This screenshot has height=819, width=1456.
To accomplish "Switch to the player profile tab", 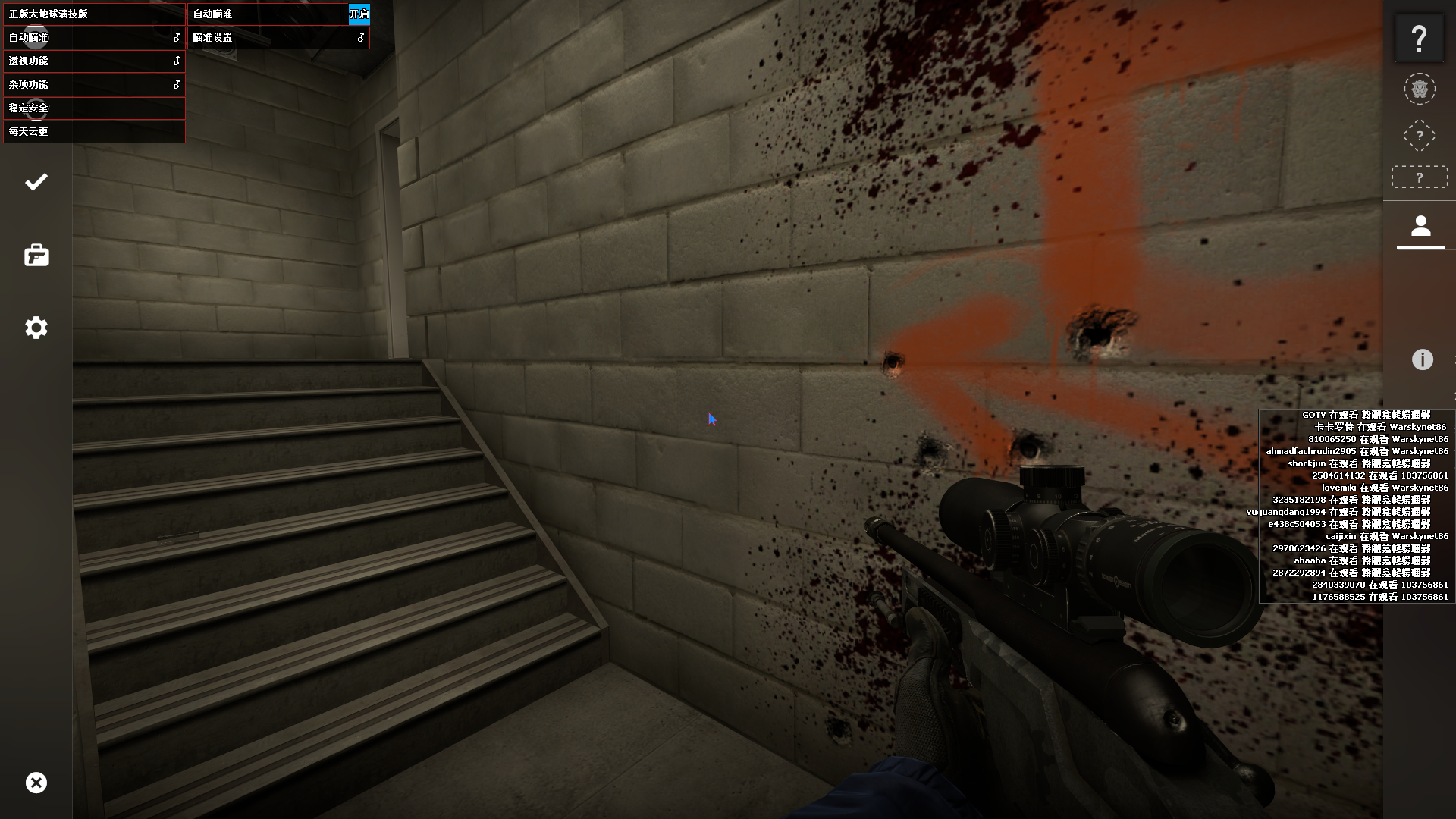I will click(1420, 227).
